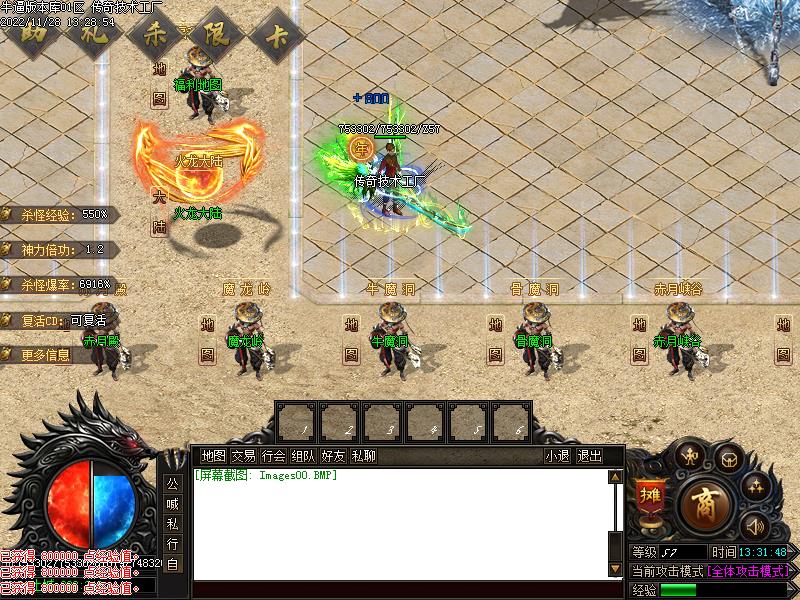Click the chat scroll-down arrow

coord(615,568)
